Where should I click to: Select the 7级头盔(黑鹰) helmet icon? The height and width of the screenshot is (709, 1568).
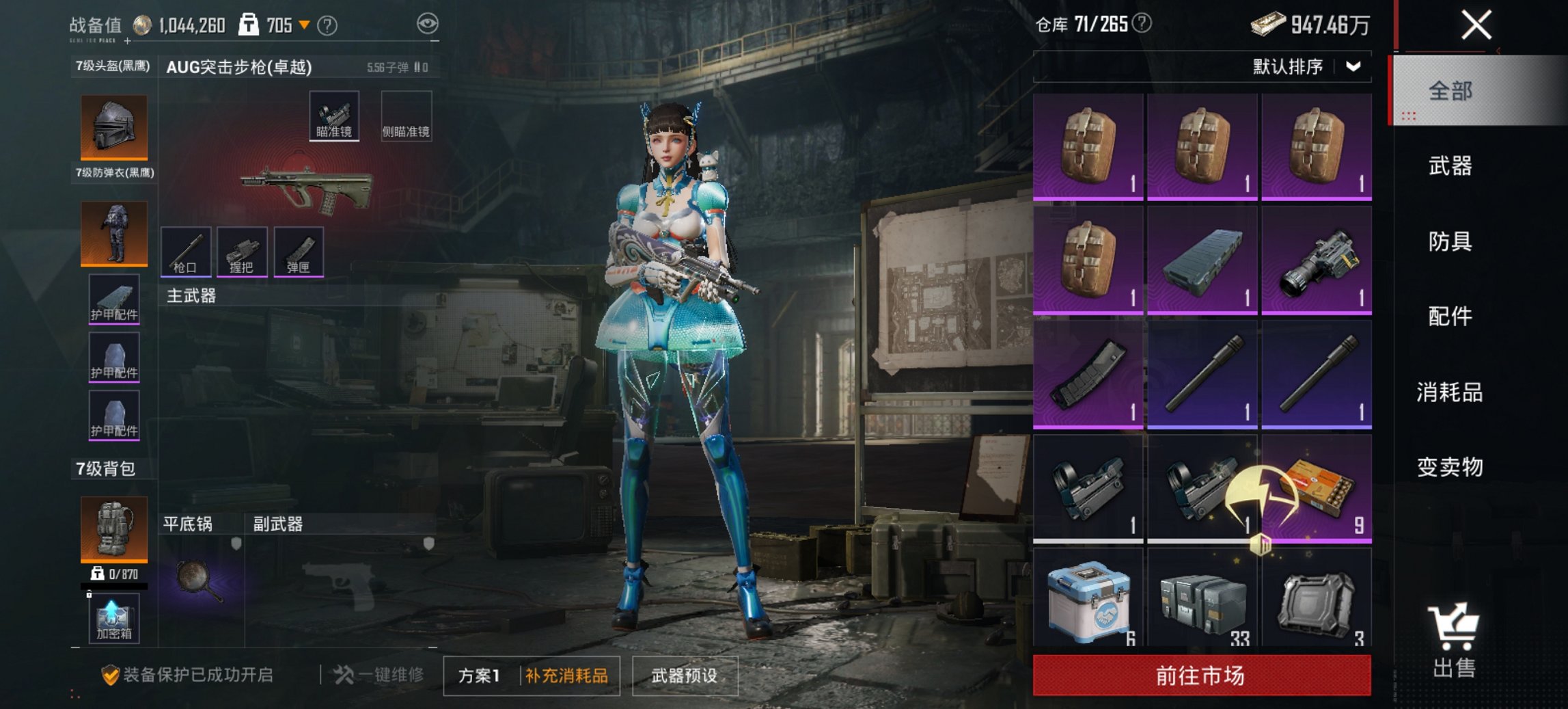114,126
